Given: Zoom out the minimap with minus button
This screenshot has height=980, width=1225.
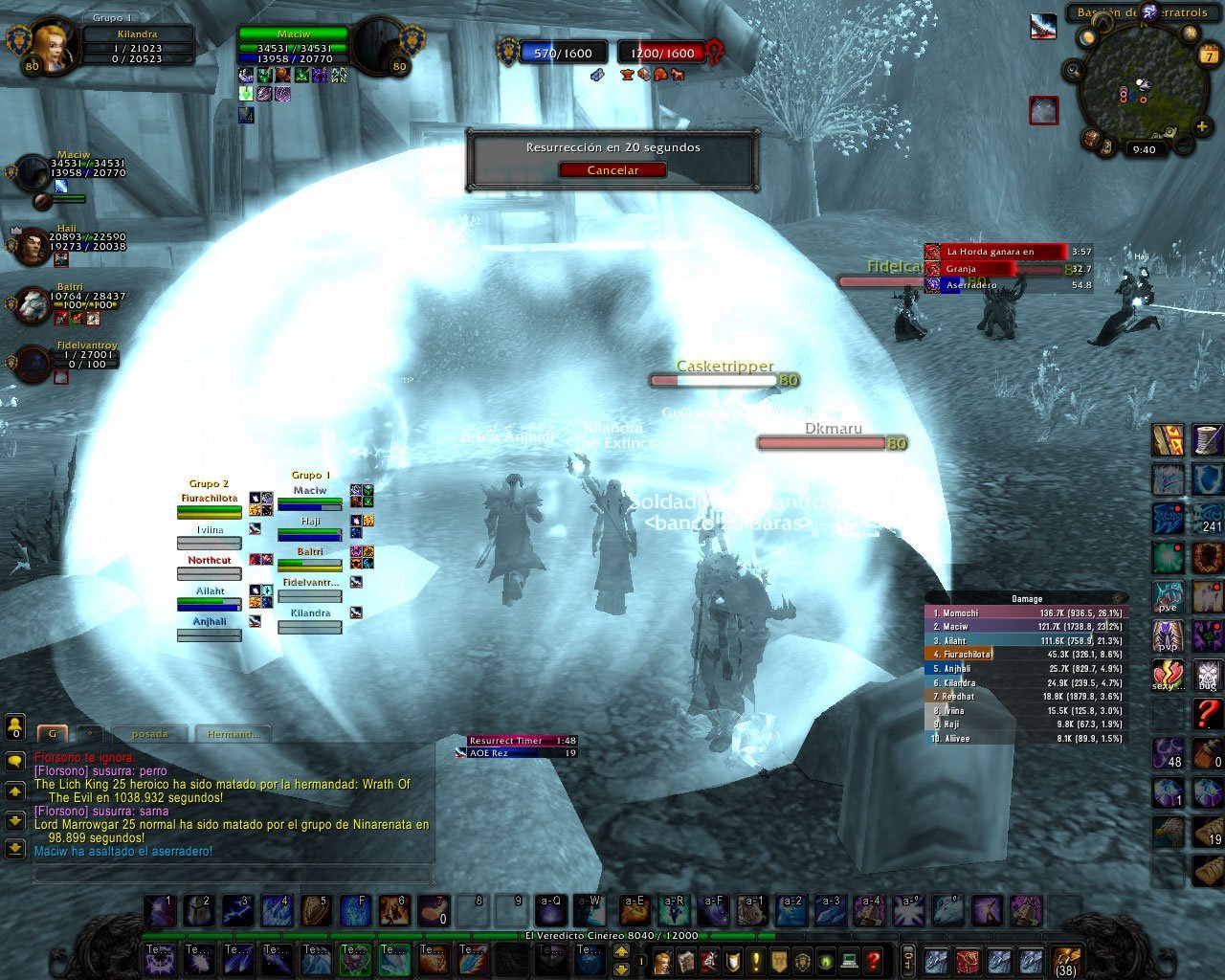Looking at the screenshot, I should (1184, 145).
